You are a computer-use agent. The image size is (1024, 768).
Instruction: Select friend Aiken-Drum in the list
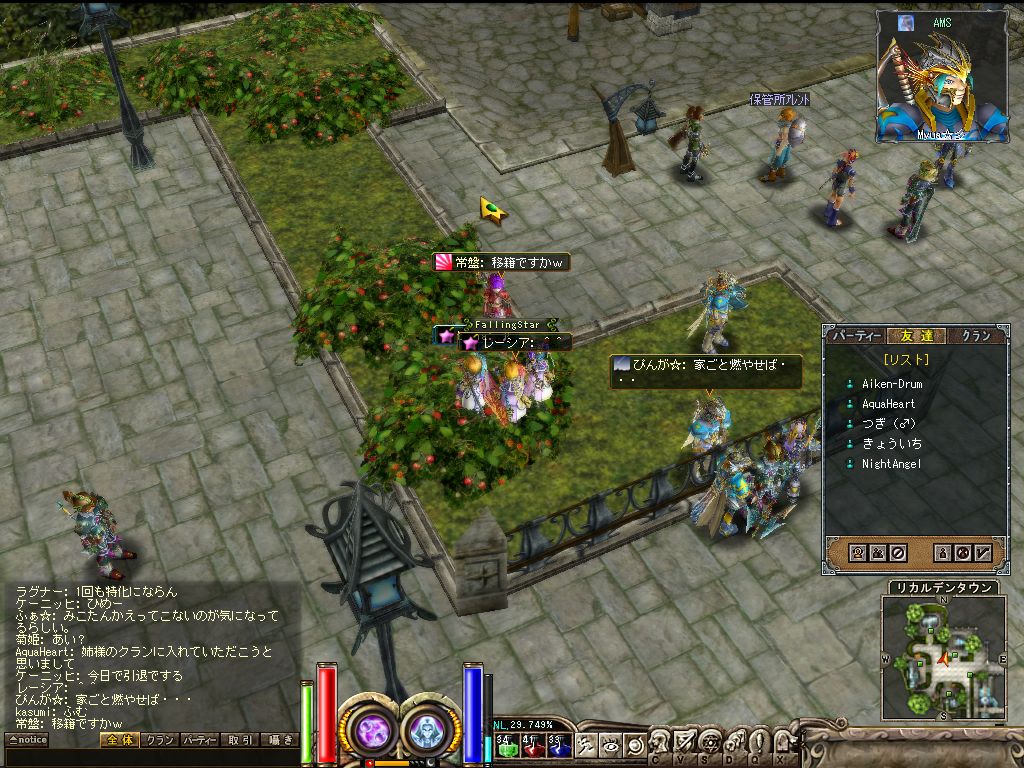tap(892, 384)
